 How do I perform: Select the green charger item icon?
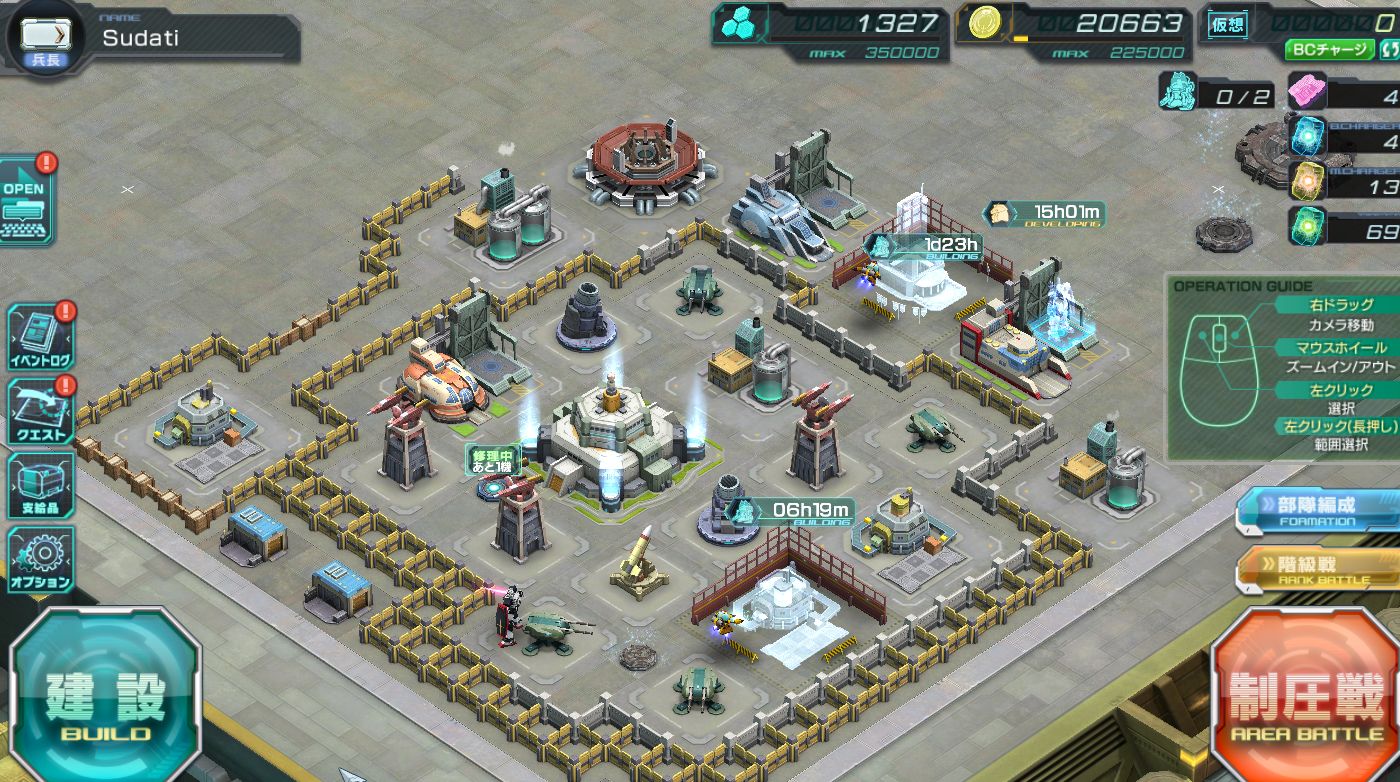[1306, 226]
